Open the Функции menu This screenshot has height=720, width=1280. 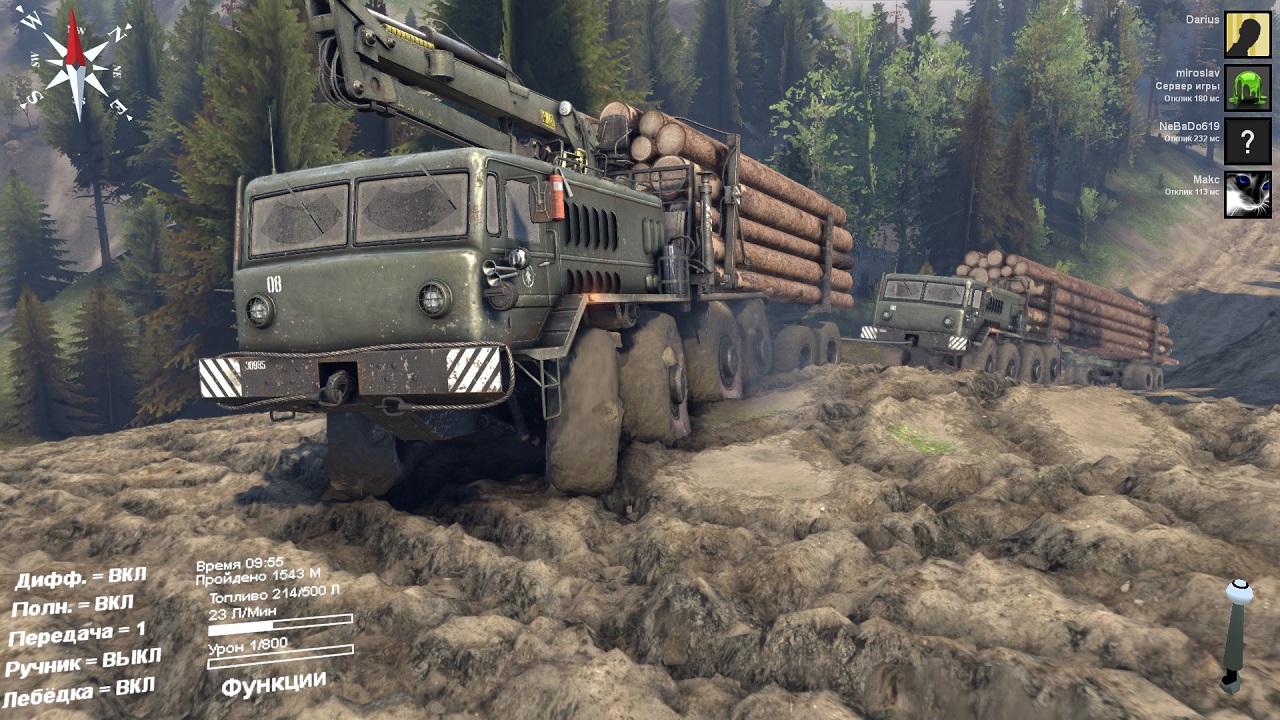coord(273,684)
